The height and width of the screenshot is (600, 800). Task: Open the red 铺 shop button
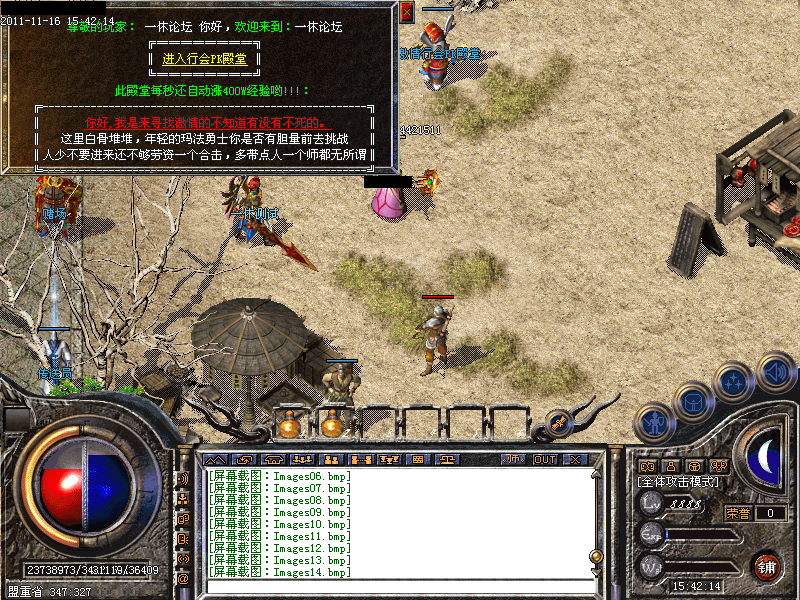(766, 567)
